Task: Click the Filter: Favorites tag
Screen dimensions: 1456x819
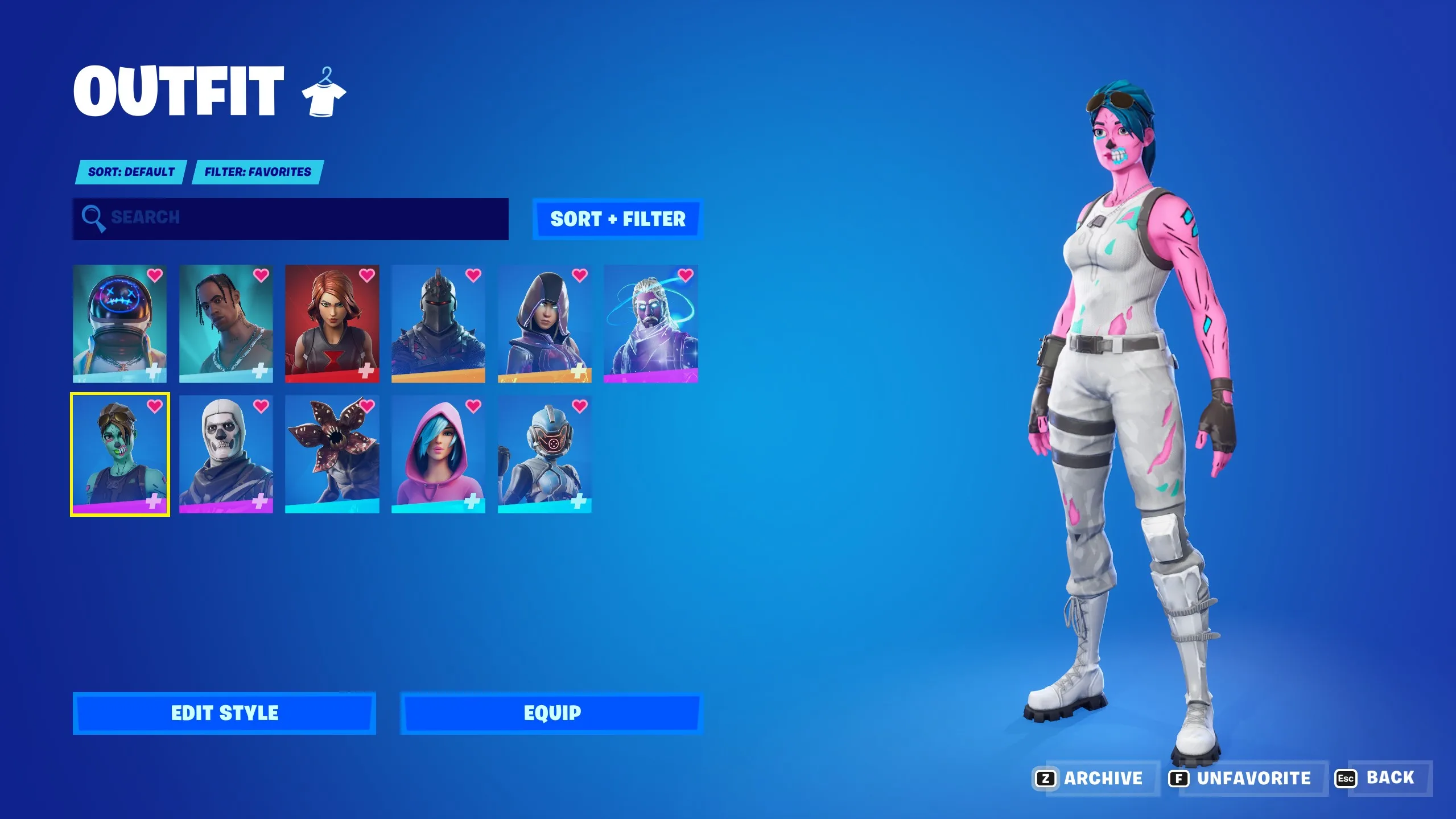Action: 258,172
